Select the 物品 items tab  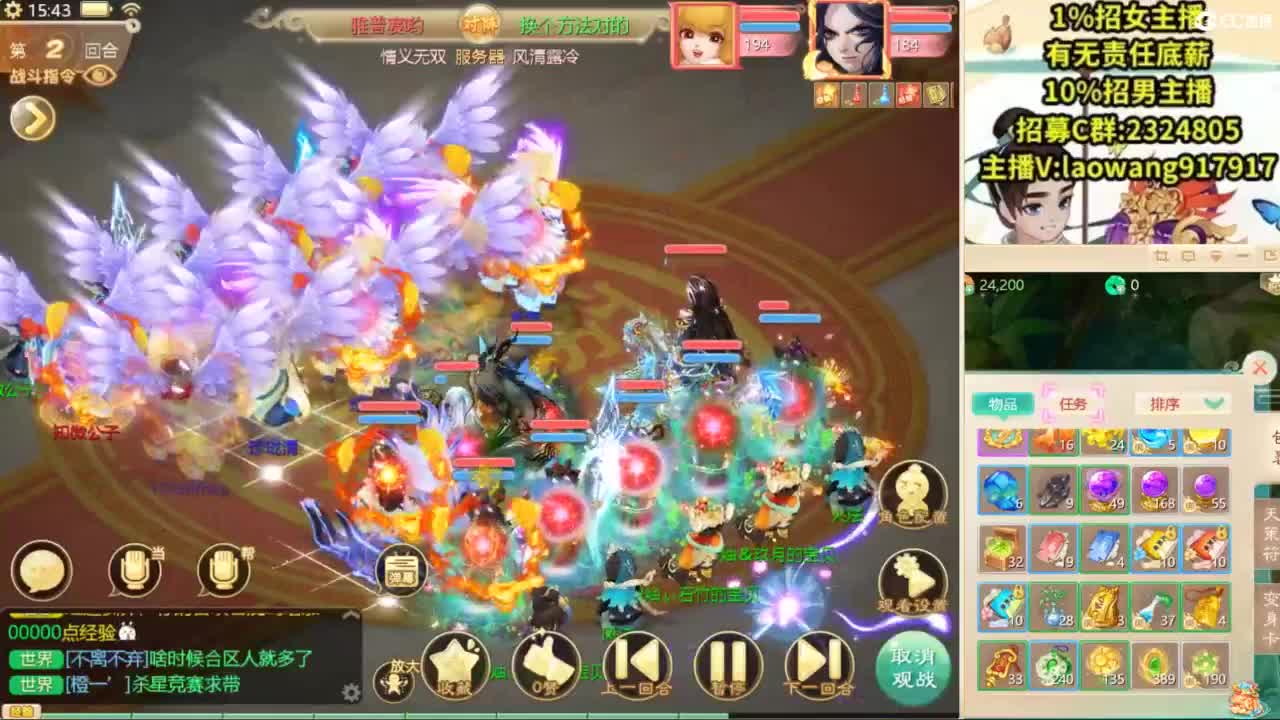[1005, 404]
